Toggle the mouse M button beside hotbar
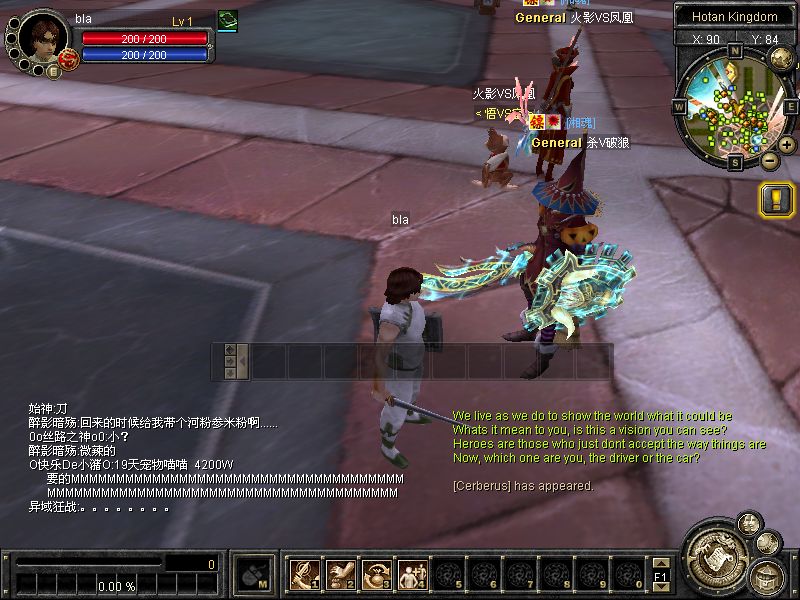Viewport: 800px width, 600px height. coord(252,574)
